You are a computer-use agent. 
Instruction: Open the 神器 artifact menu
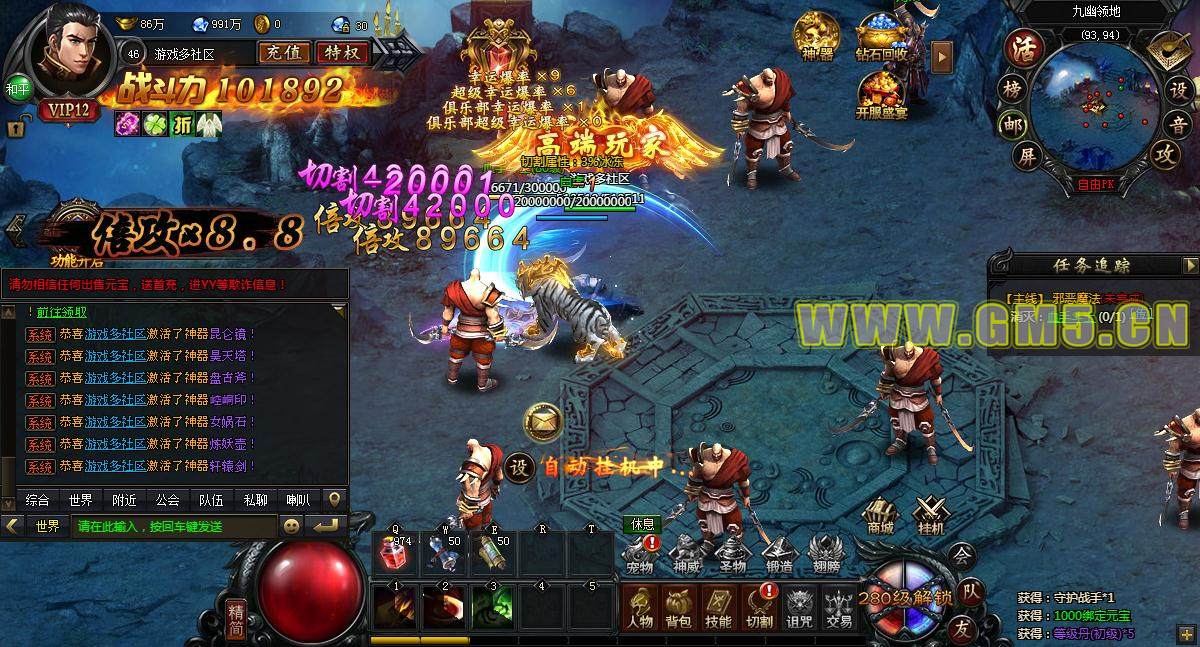coord(817,38)
